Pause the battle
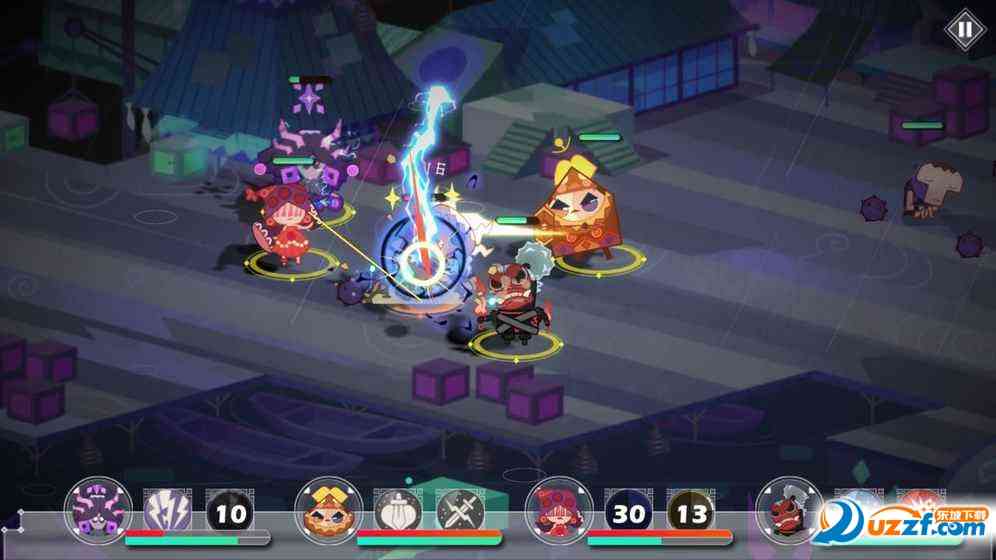 pos(964,29)
